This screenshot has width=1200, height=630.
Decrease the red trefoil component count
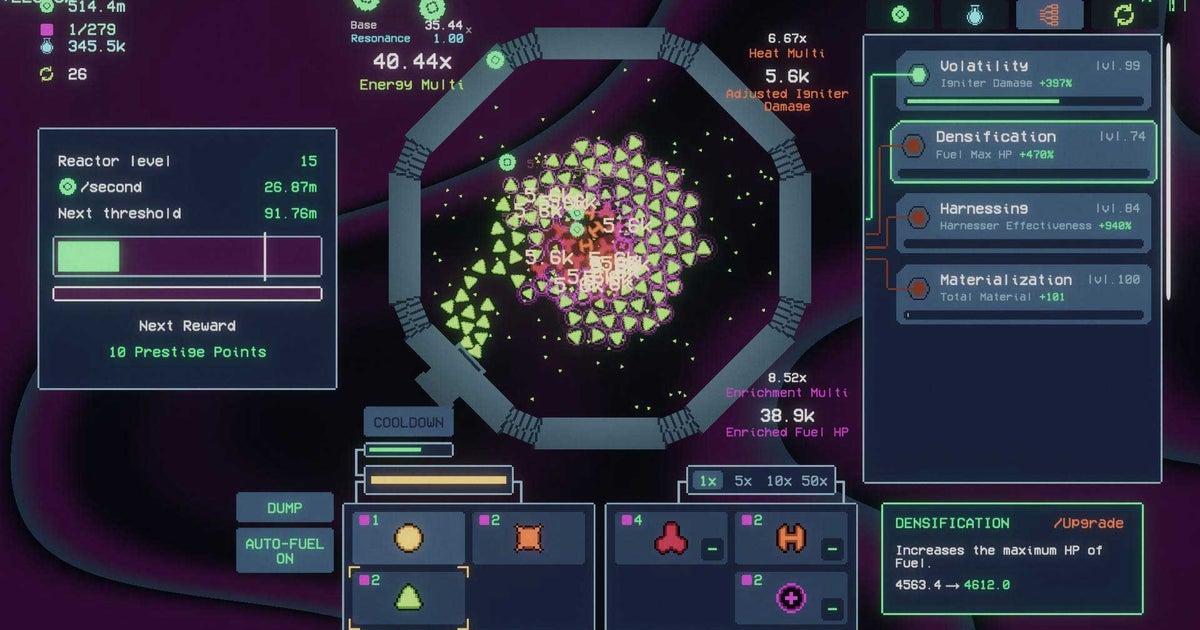coord(712,548)
